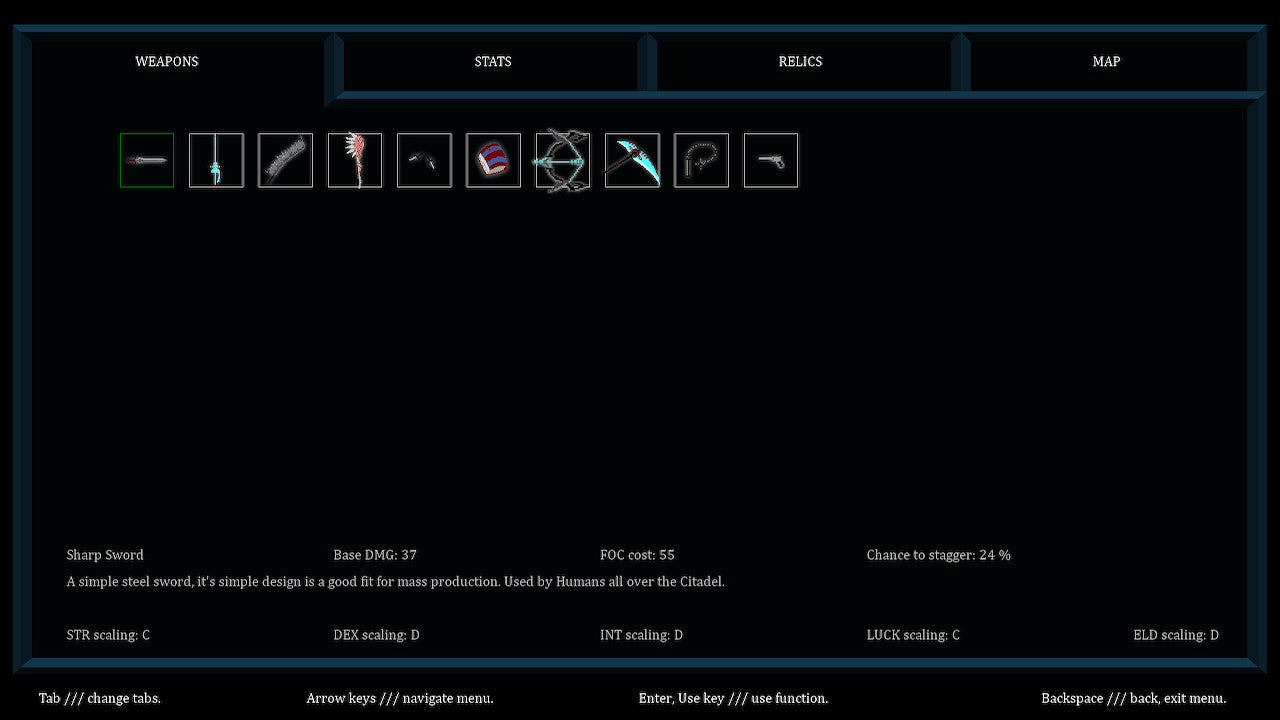Select the pistol weapon slot
Viewport: 1280px width, 720px height.
coord(771,160)
